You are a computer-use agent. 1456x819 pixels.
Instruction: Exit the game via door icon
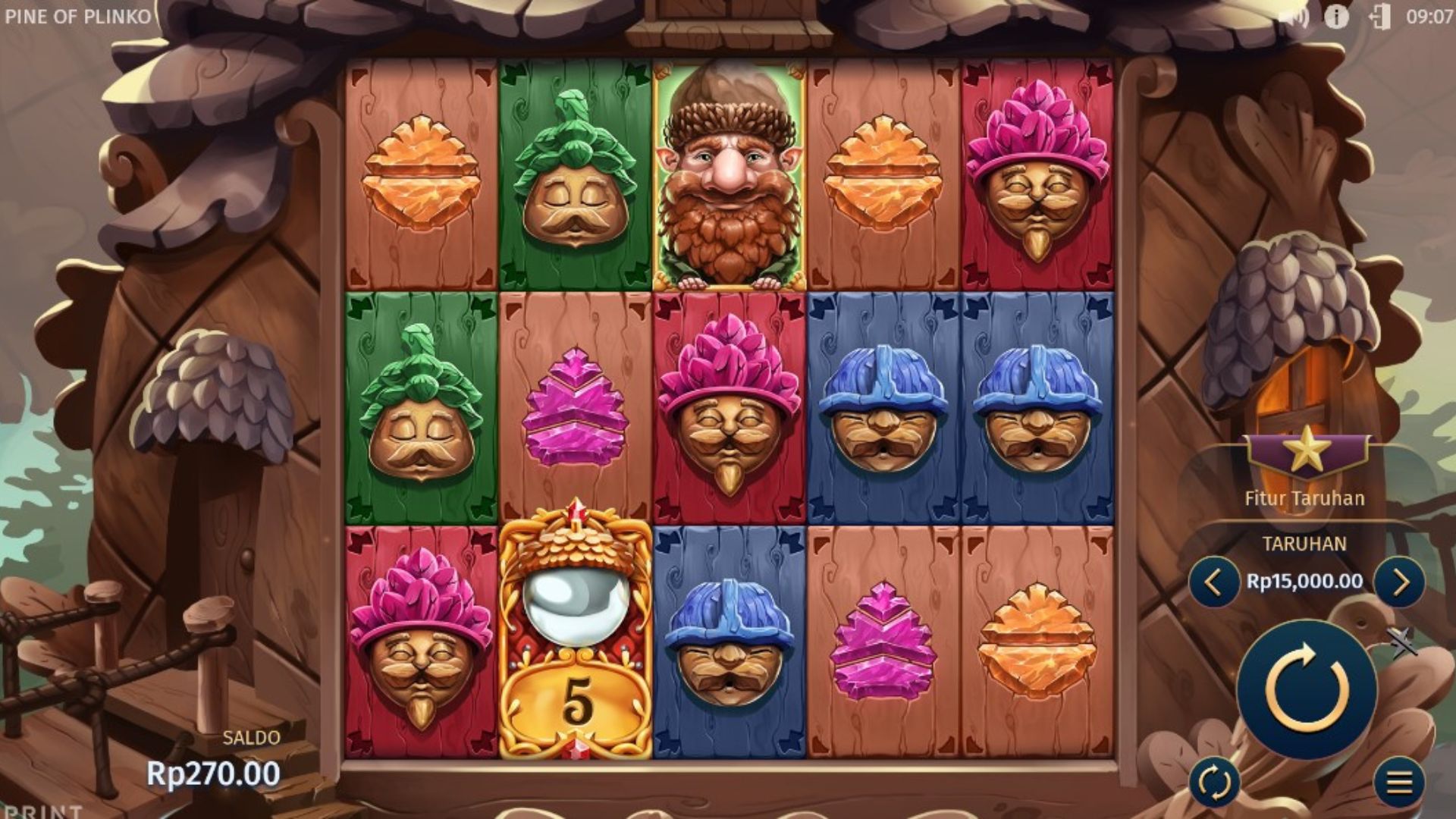1379,17
